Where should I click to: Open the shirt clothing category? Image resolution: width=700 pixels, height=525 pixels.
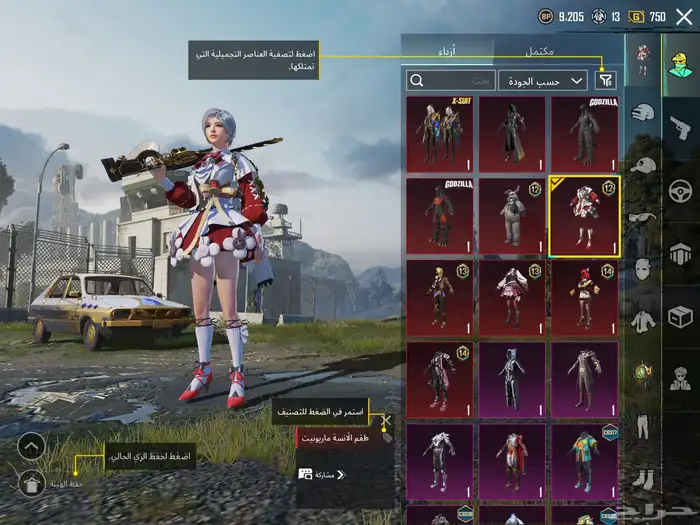(642, 321)
